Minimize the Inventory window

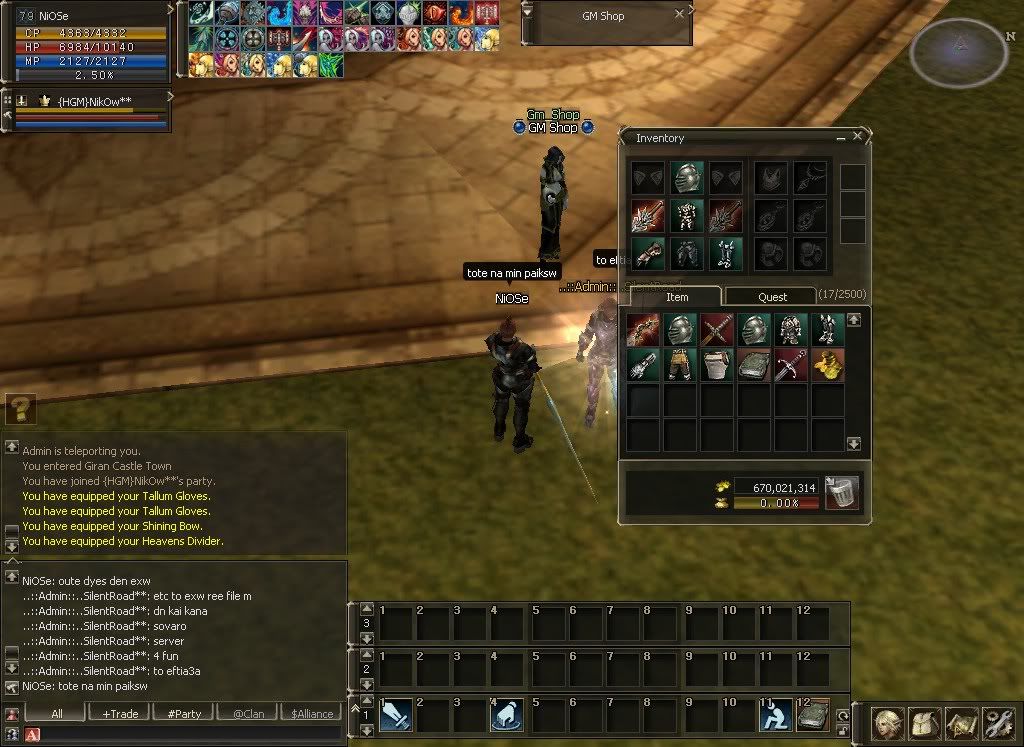coord(841,138)
